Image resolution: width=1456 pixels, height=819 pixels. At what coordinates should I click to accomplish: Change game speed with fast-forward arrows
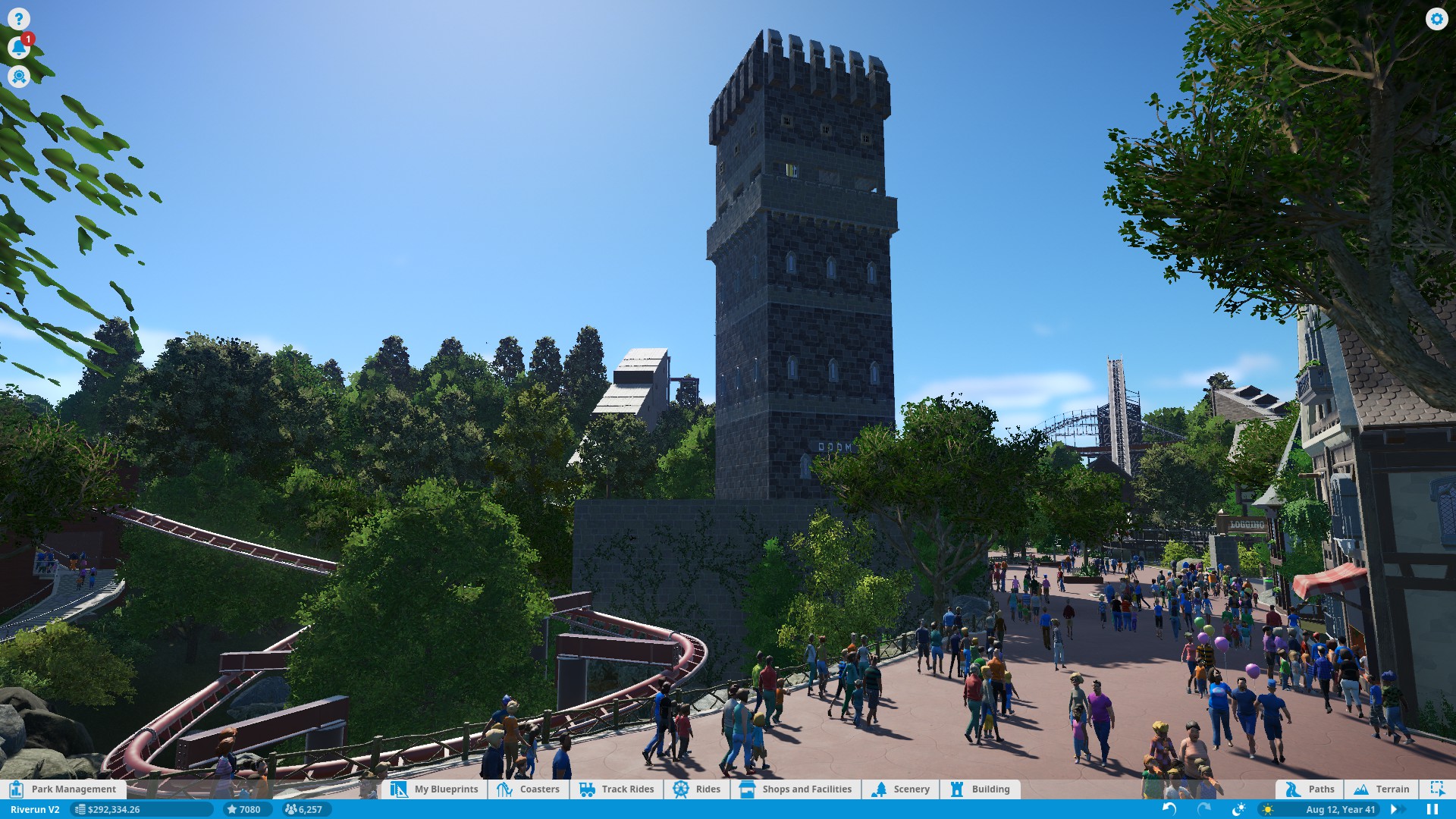[1395, 809]
